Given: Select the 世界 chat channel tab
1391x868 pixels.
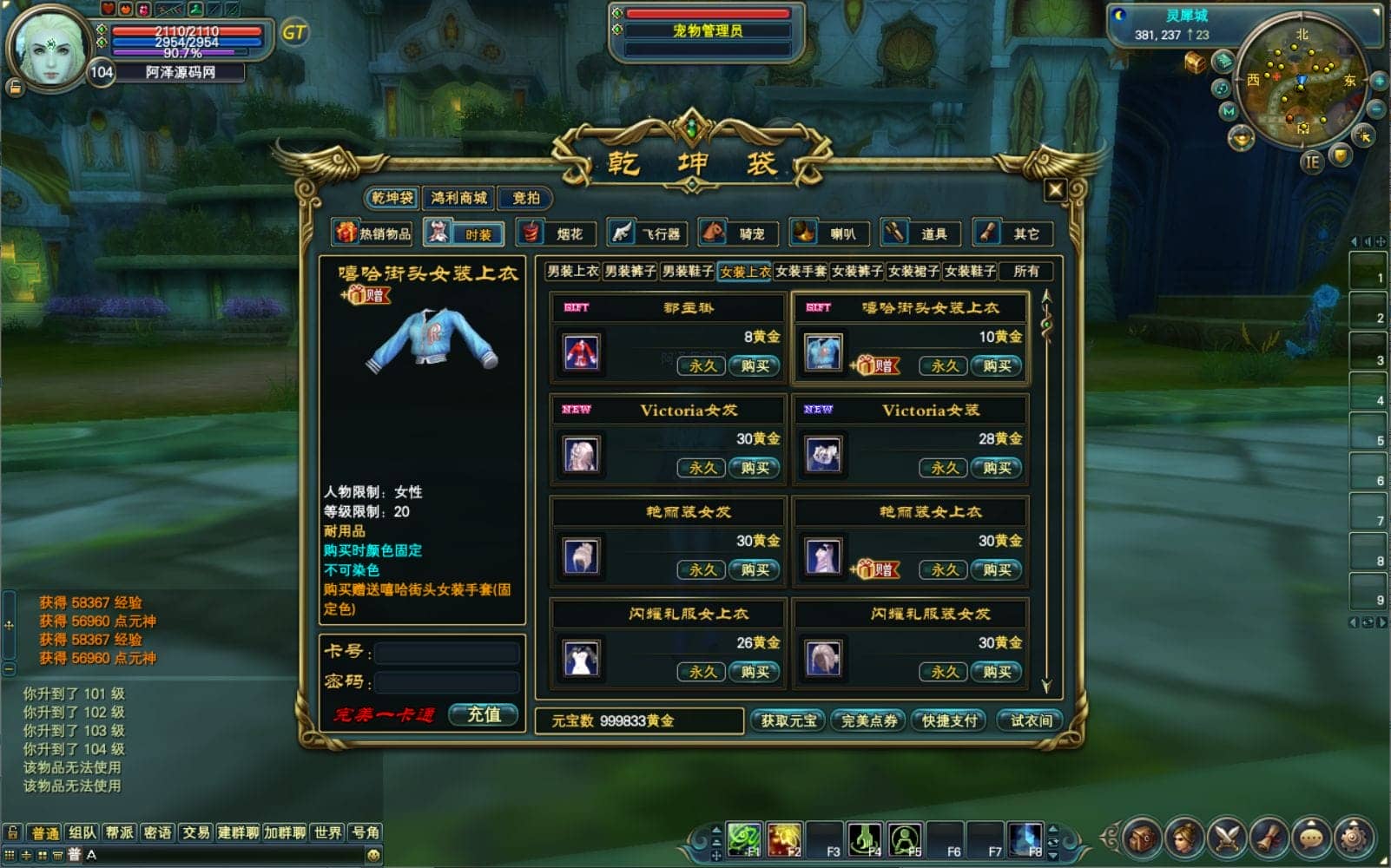Looking at the screenshot, I should click(x=327, y=832).
